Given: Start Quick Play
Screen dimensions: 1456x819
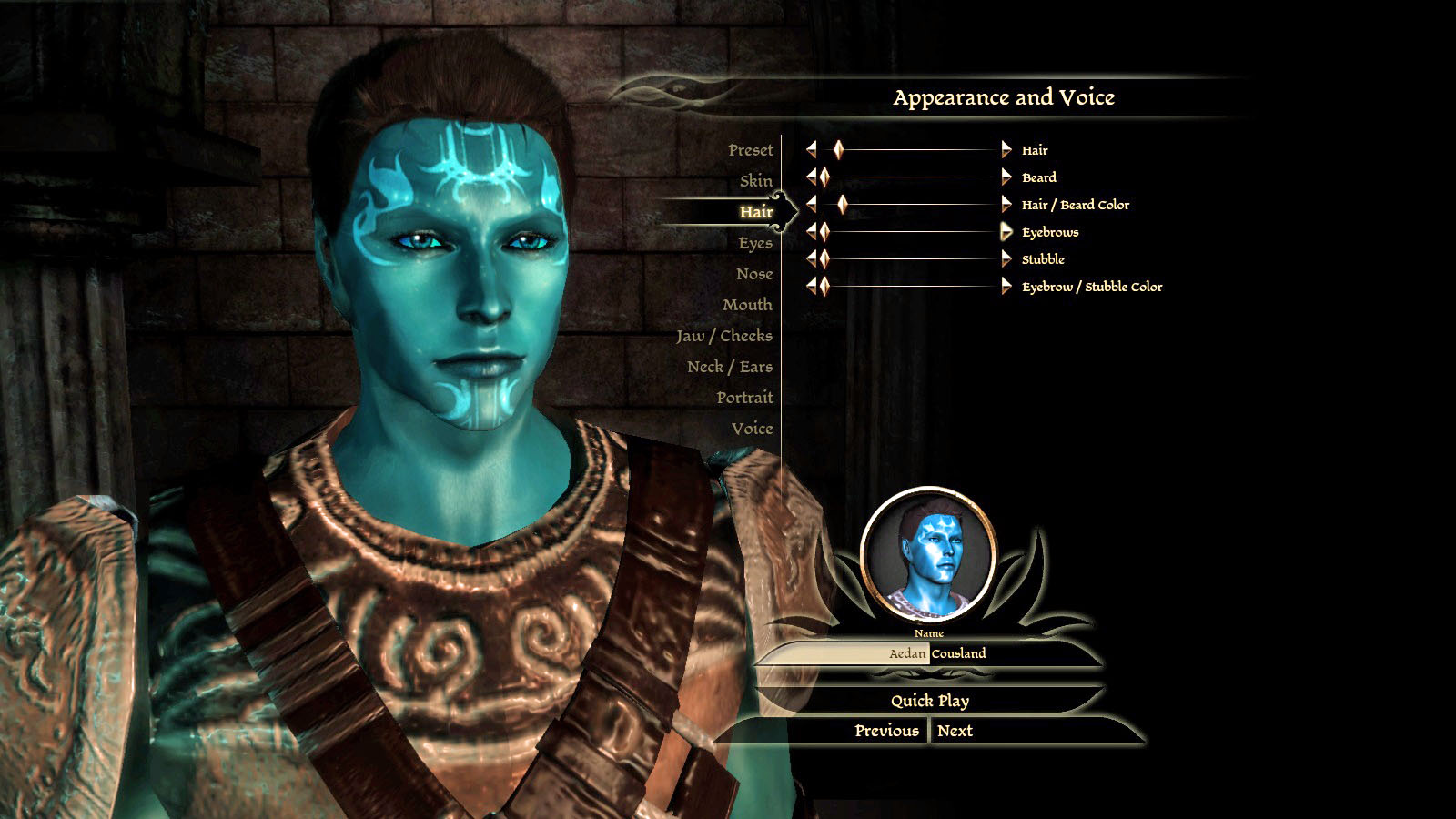Looking at the screenshot, I should (x=929, y=701).
